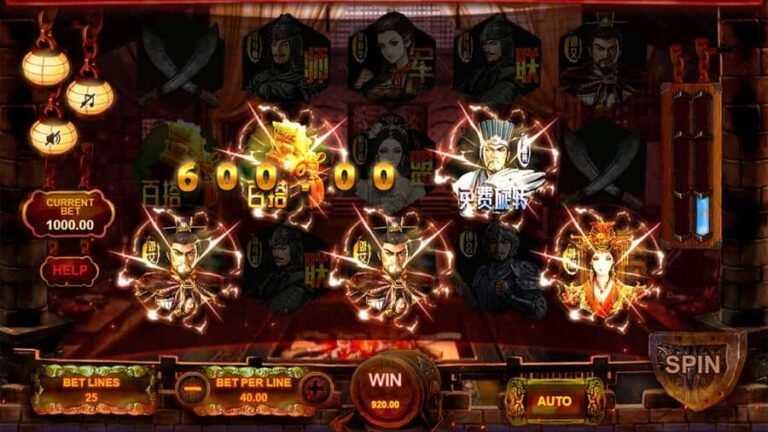Open the HELP screen

69,270
